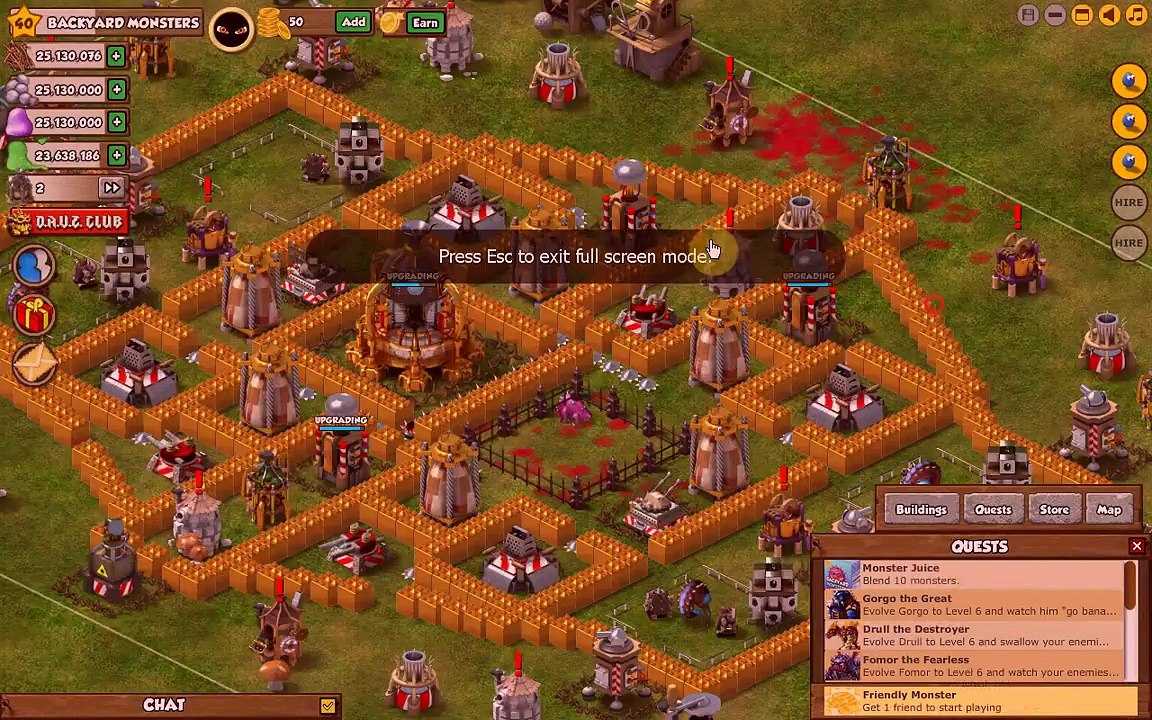Close the Quests panel
The image size is (1152, 720).
pos(1137,546)
